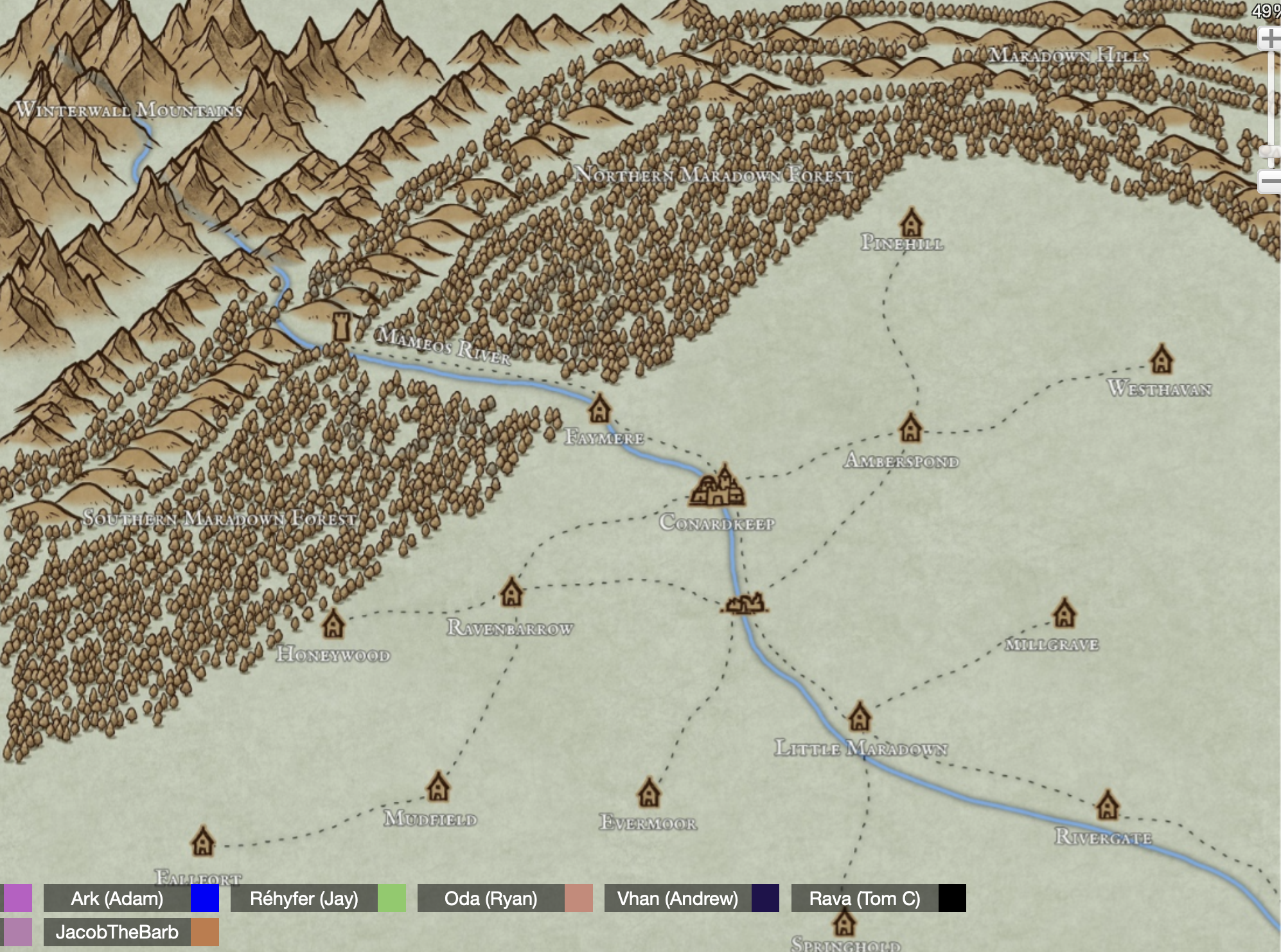The image size is (1281, 952).
Task: Select Oda's salmon pink color swatch
Action: [579, 898]
